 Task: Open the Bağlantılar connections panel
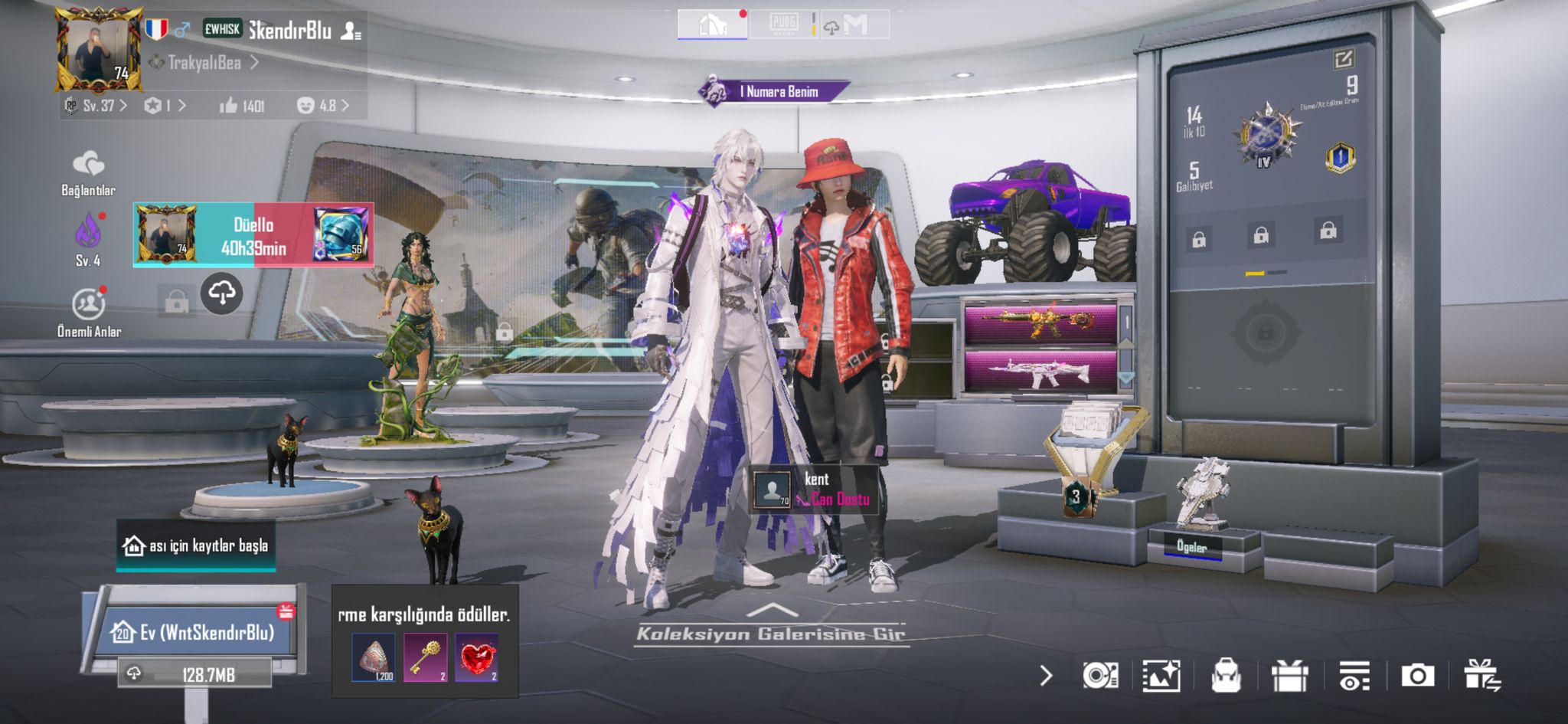coord(88,173)
